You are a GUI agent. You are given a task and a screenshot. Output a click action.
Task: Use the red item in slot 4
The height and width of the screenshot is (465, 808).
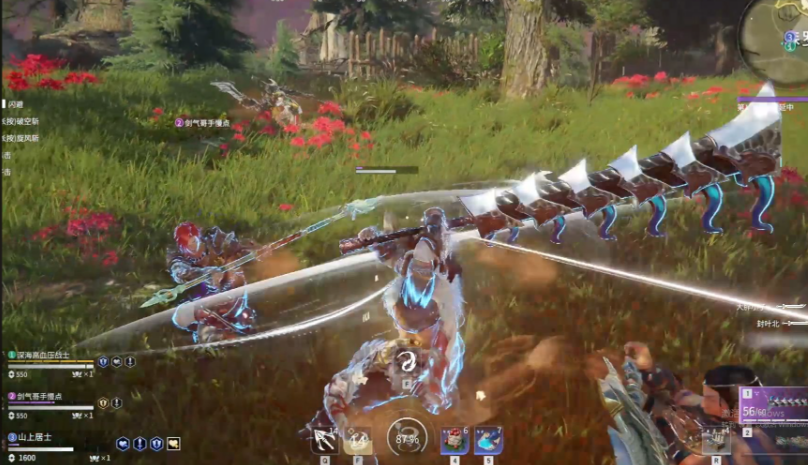pos(454,440)
